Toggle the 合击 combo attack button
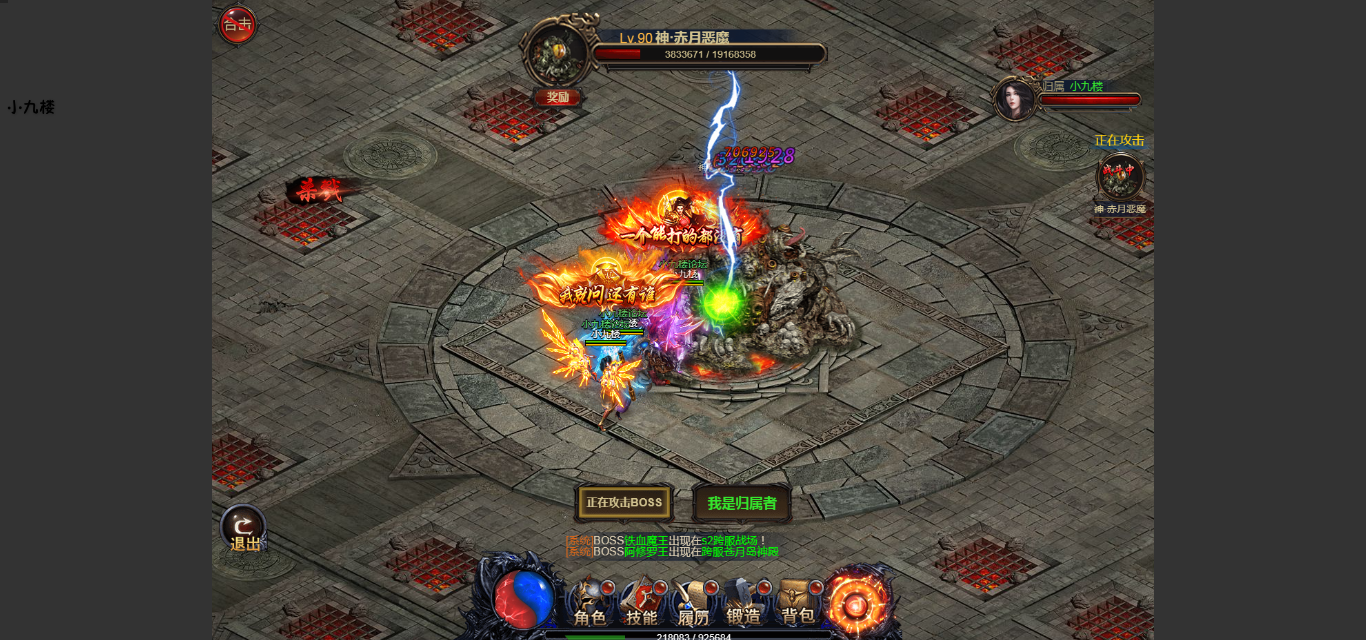Image resolution: width=1366 pixels, height=640 pixels. [237, 25]
